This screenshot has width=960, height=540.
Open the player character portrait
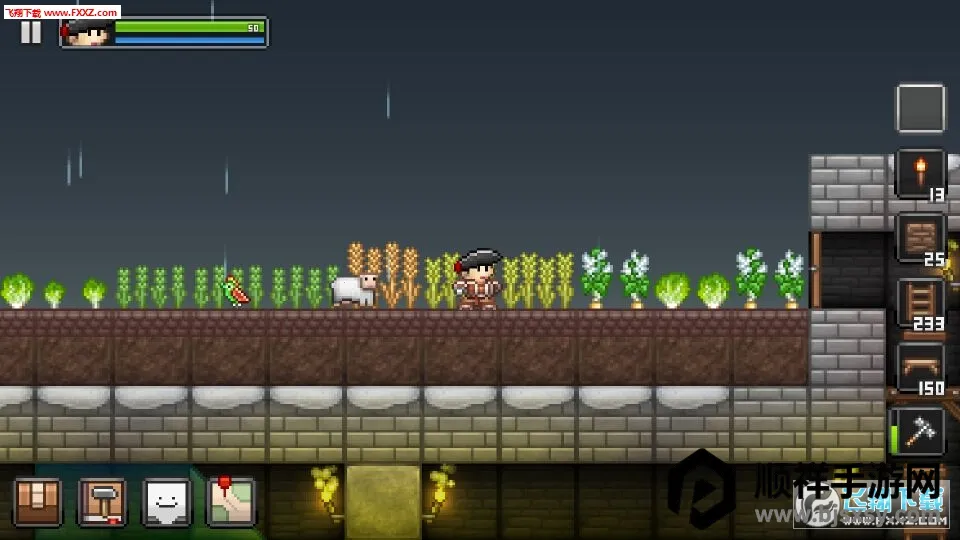[88, 33]
